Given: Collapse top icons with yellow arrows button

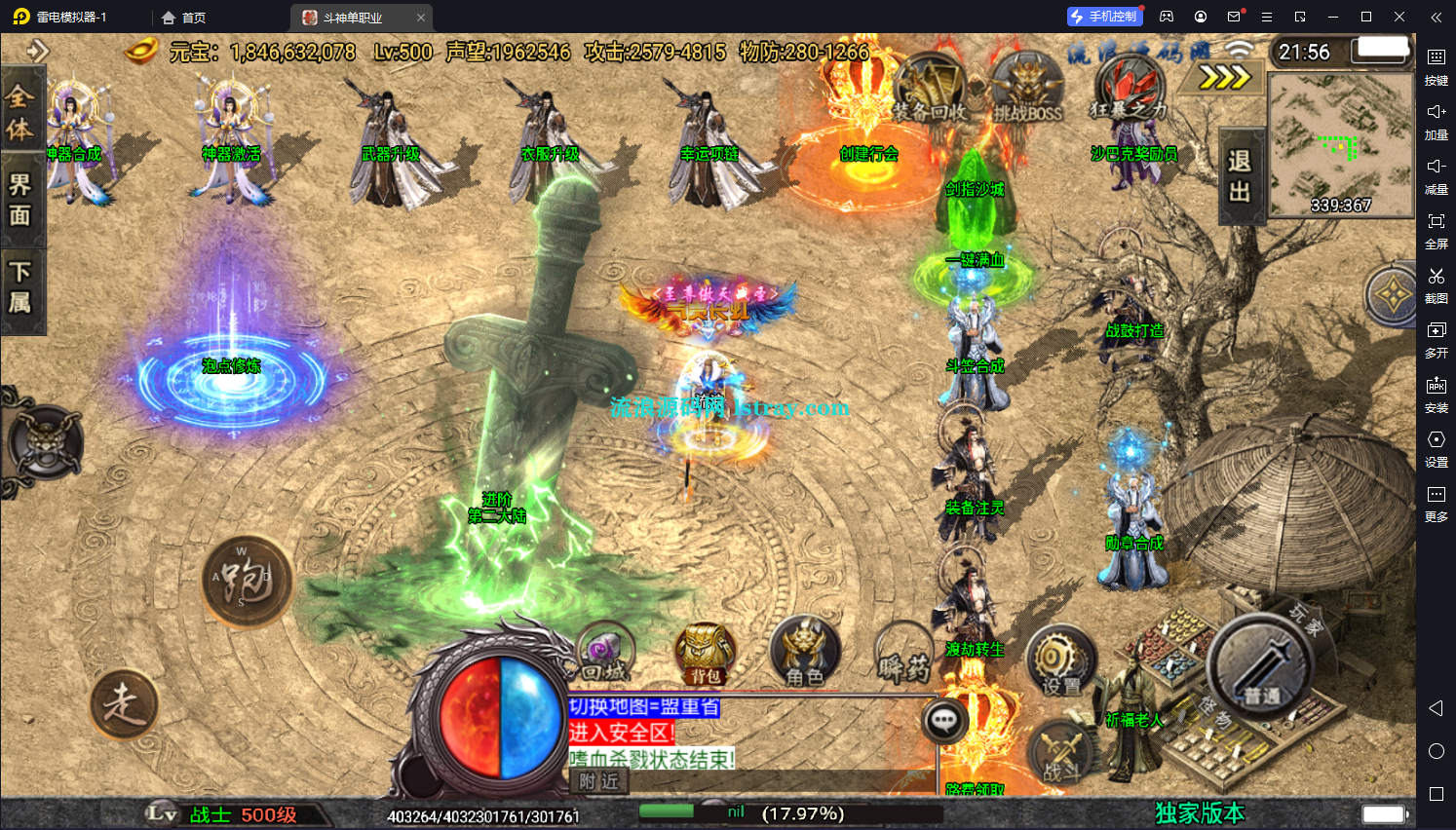Looking at the screenshot, I should tap(1223, 76).
